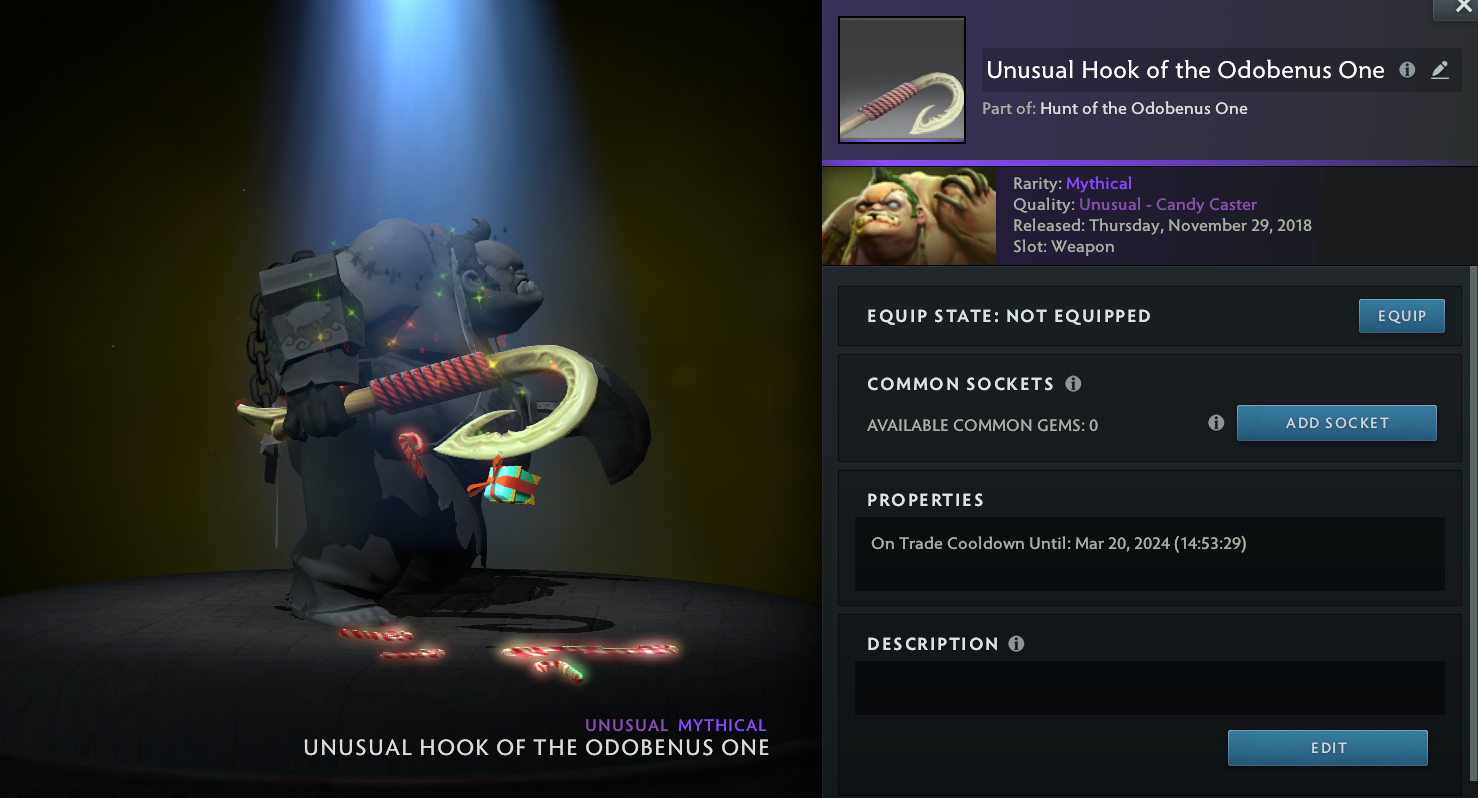Show the Description info tooltip
This screenshot has width=1478, height=798.
1016,644
